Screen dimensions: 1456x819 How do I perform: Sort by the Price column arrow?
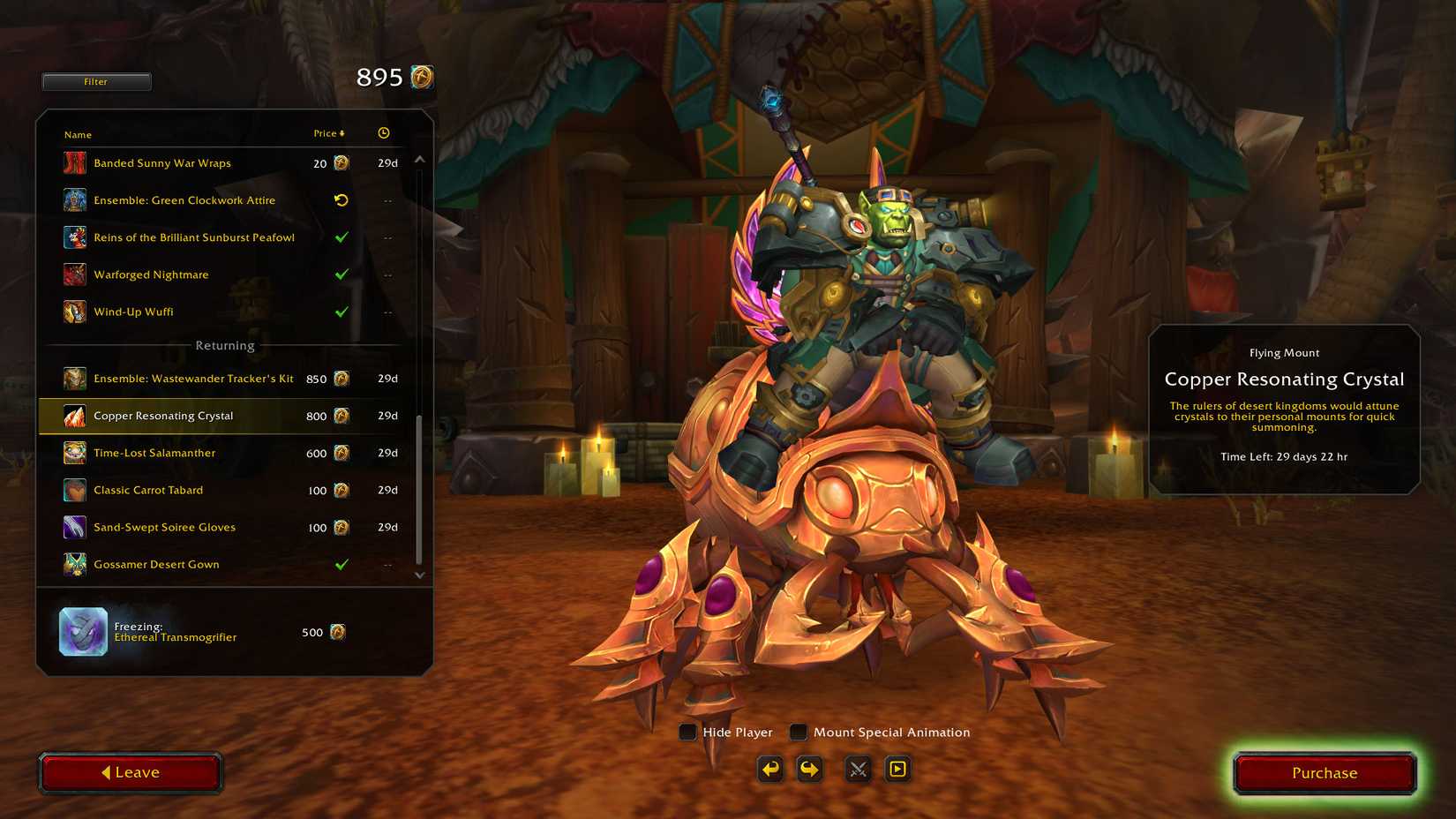342,132
